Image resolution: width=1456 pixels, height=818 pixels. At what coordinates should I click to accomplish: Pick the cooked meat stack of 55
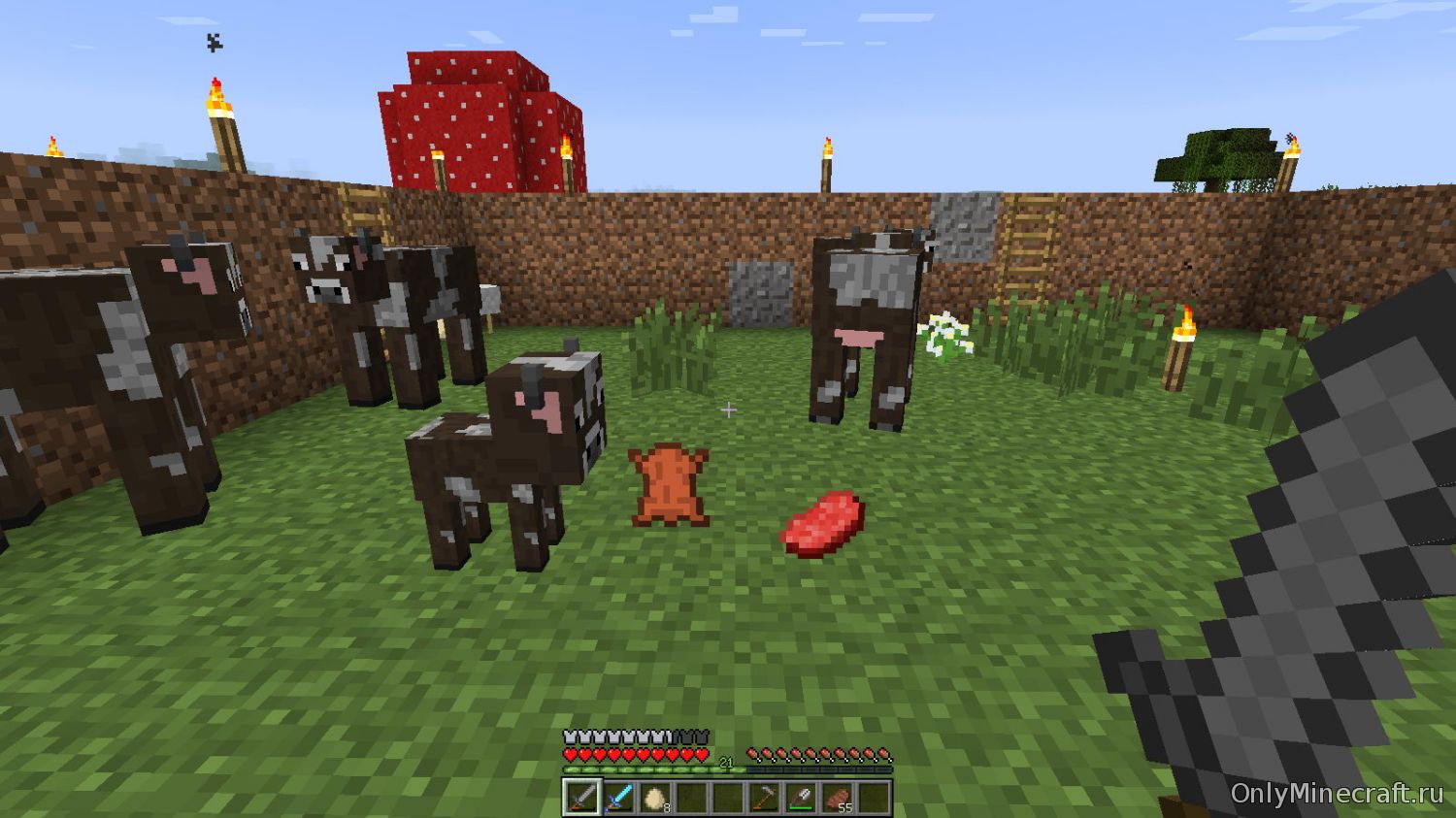click(838, 798)
